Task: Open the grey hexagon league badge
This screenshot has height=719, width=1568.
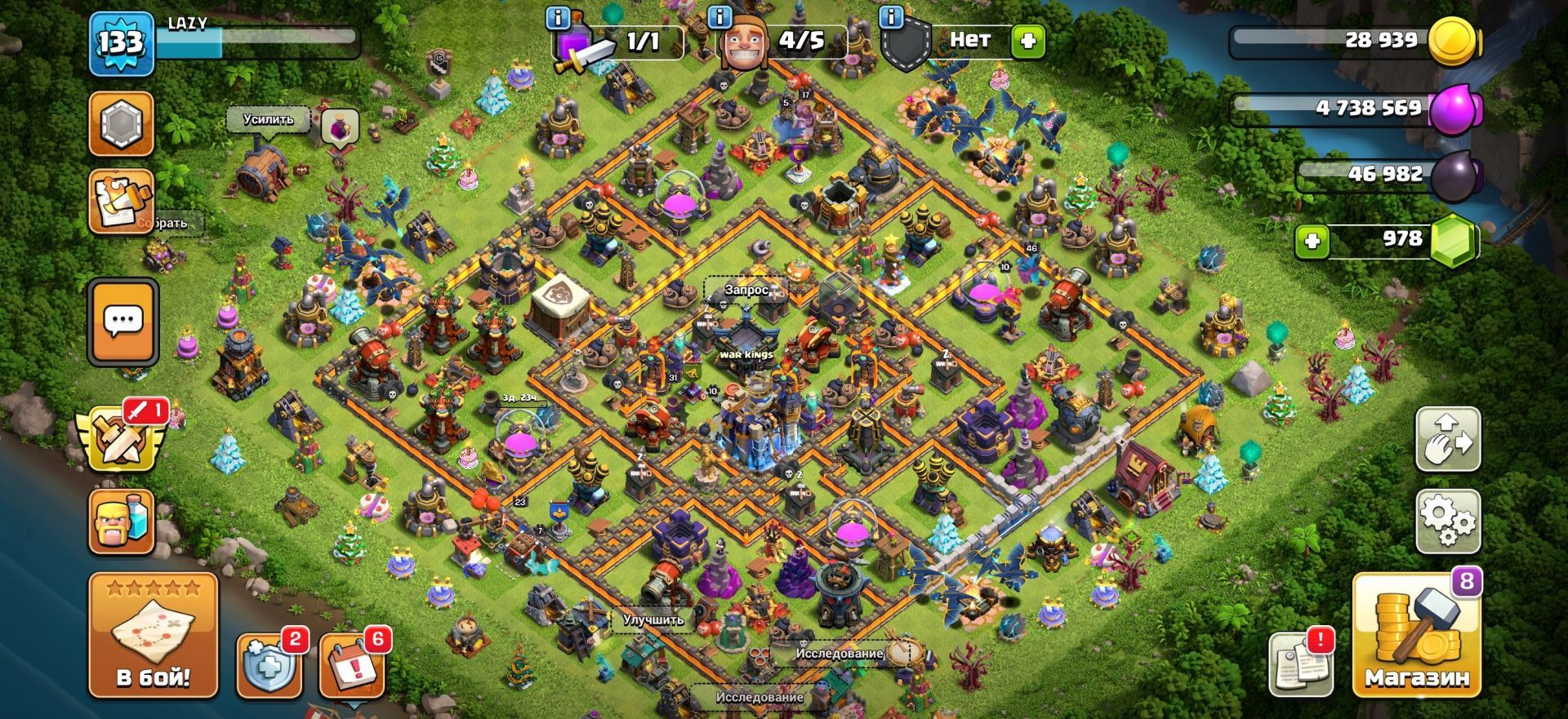Action: coord(122,124)
